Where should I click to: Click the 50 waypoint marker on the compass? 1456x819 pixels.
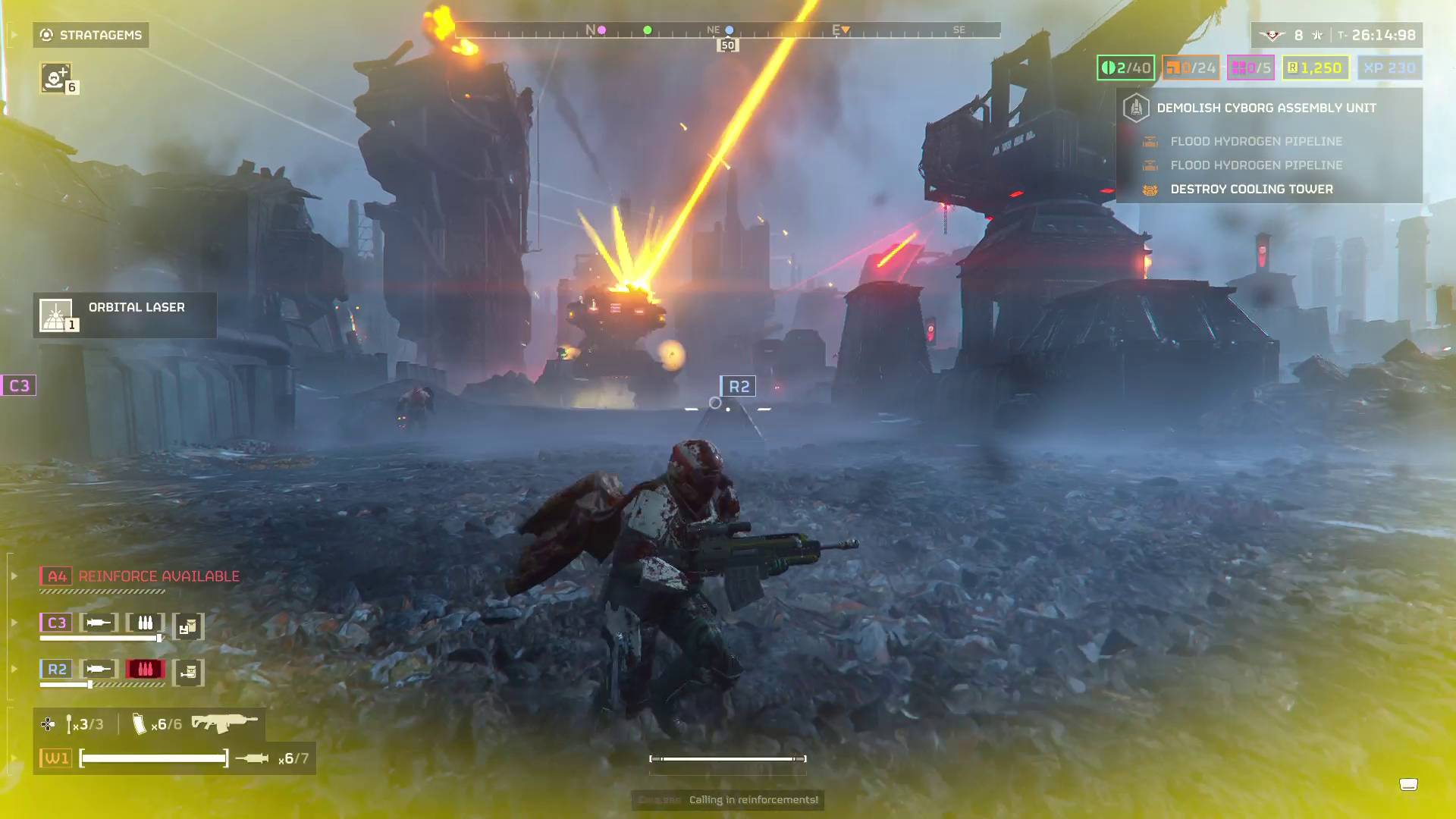coord(727,45)
